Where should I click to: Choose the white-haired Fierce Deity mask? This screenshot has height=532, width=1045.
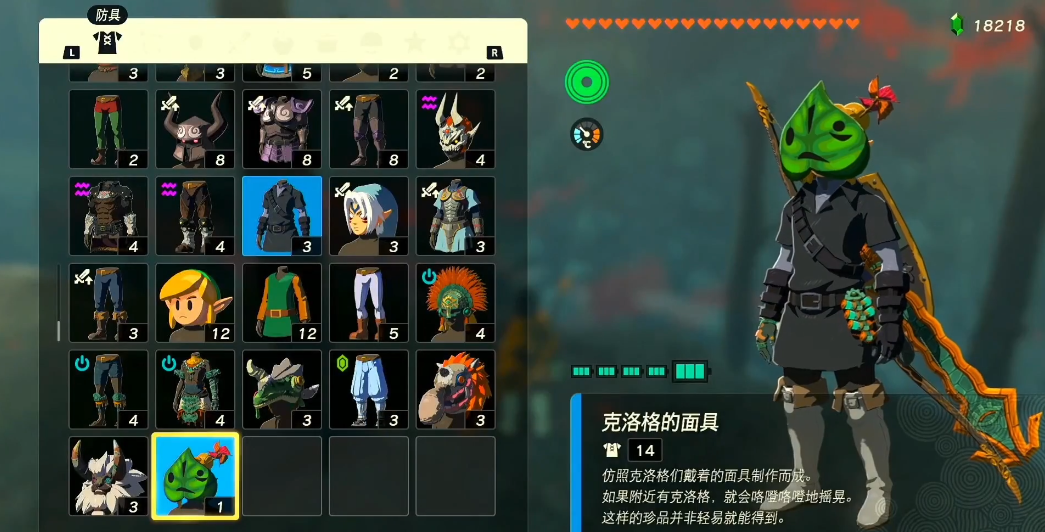point(369,216)
